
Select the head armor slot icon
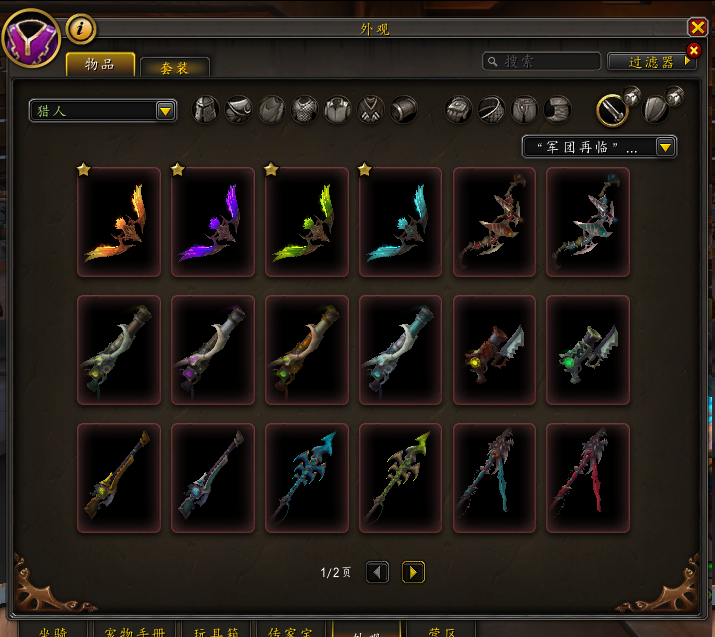(x=205, y=109)
